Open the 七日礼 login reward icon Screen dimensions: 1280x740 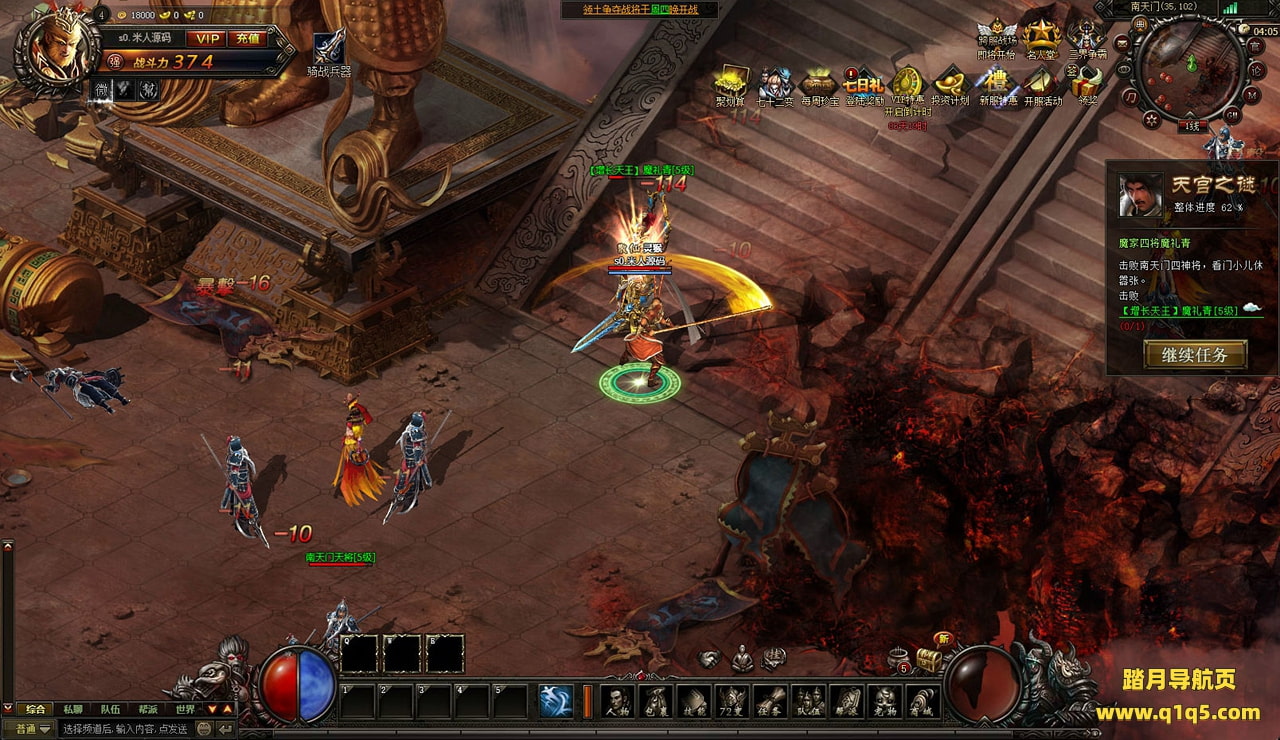(863, 86)
